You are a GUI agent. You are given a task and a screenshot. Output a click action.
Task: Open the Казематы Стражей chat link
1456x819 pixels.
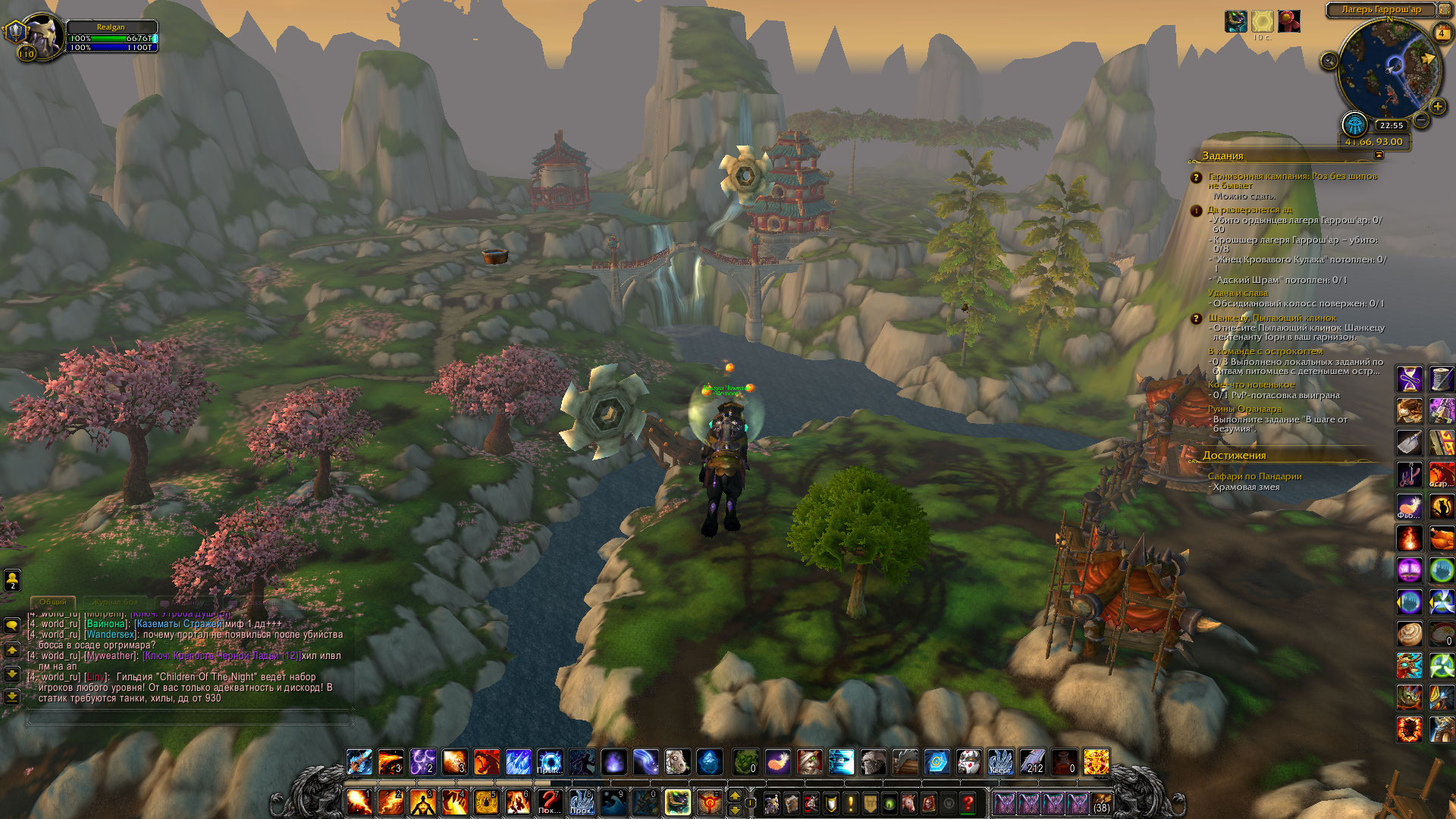point(179,624)
